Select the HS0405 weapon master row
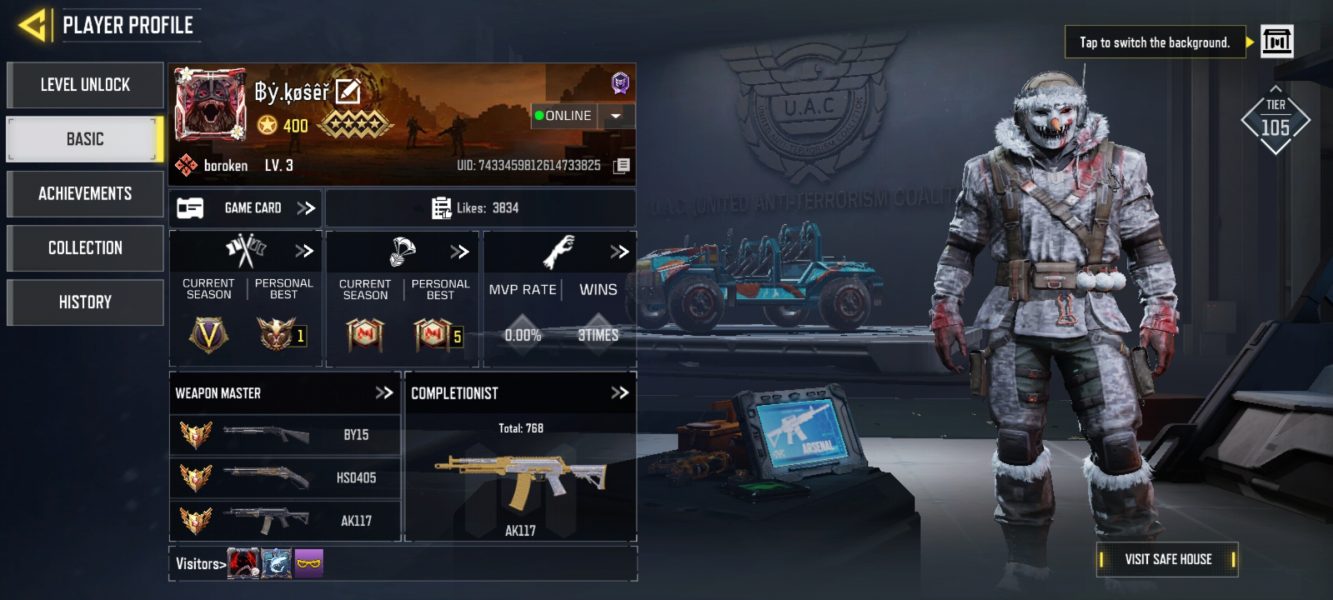The height and width of the screenshot is (600, 1333). pyautogui.click(x=285, y=478)
